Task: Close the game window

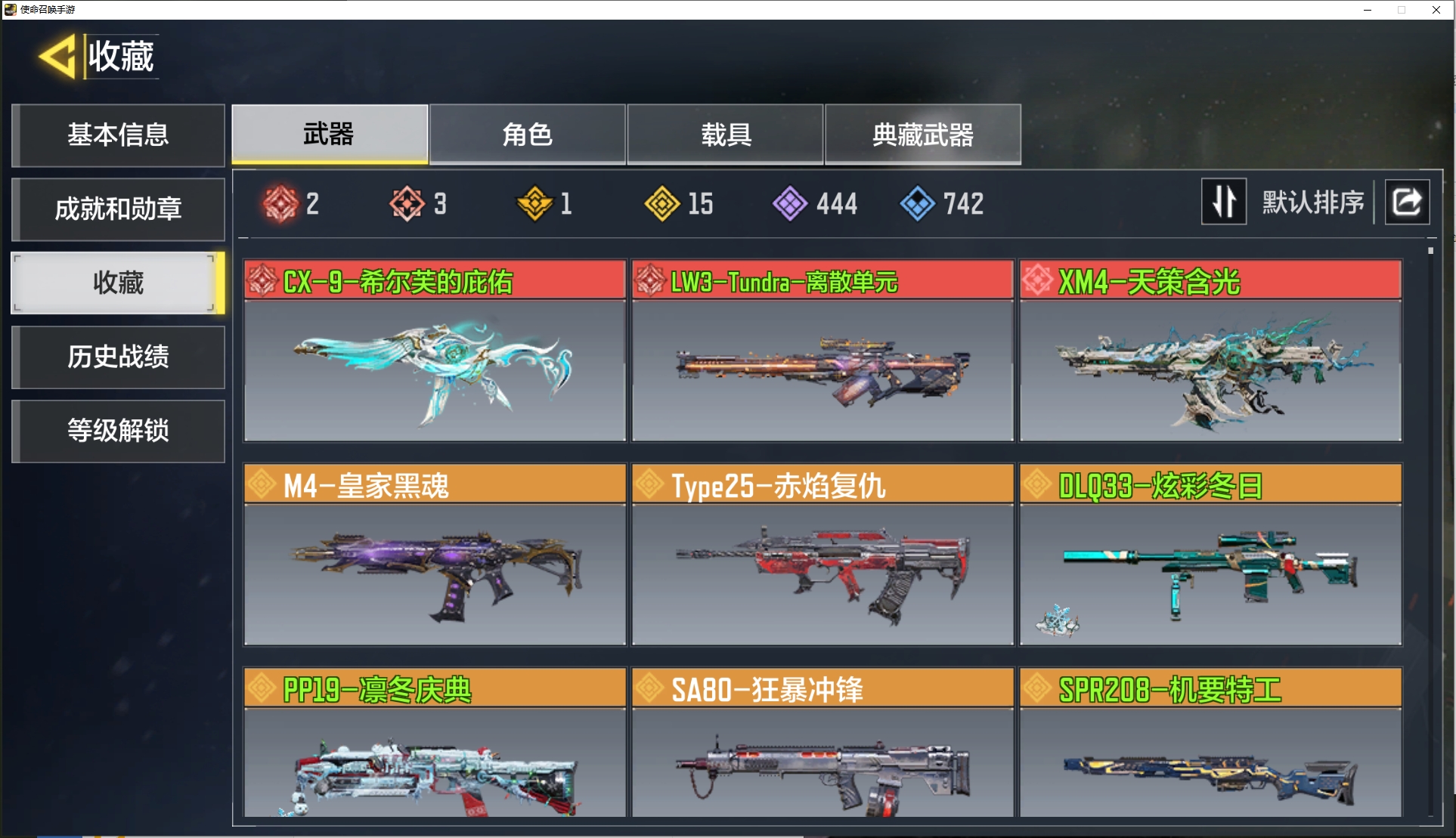Action: pos(1436,10)
